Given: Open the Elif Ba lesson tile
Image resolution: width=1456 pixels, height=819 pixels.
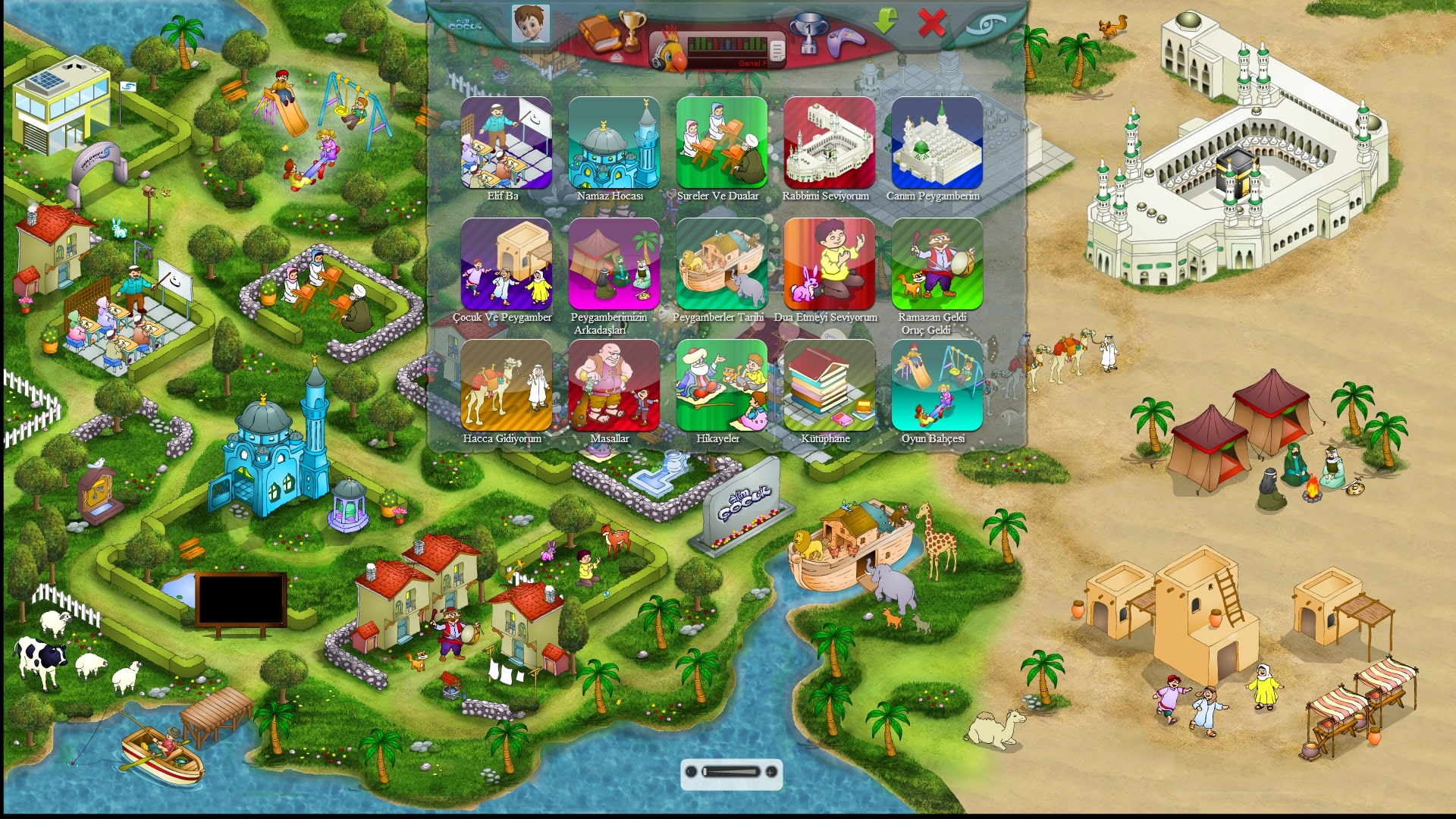Looking at the screenshot, I should point(506,143).
